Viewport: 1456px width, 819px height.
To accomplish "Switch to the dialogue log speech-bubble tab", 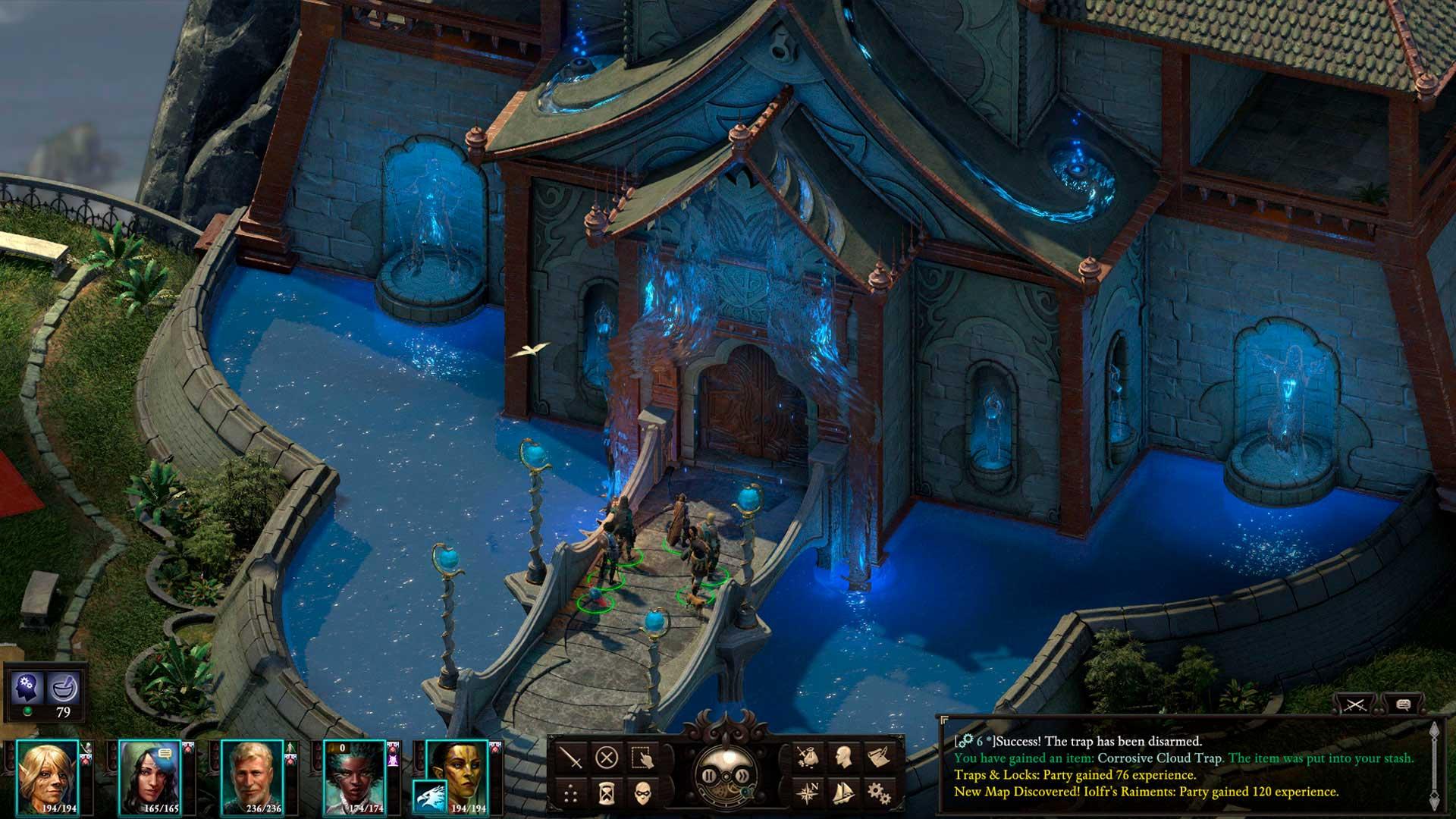I will click(x=1403, y=704).
